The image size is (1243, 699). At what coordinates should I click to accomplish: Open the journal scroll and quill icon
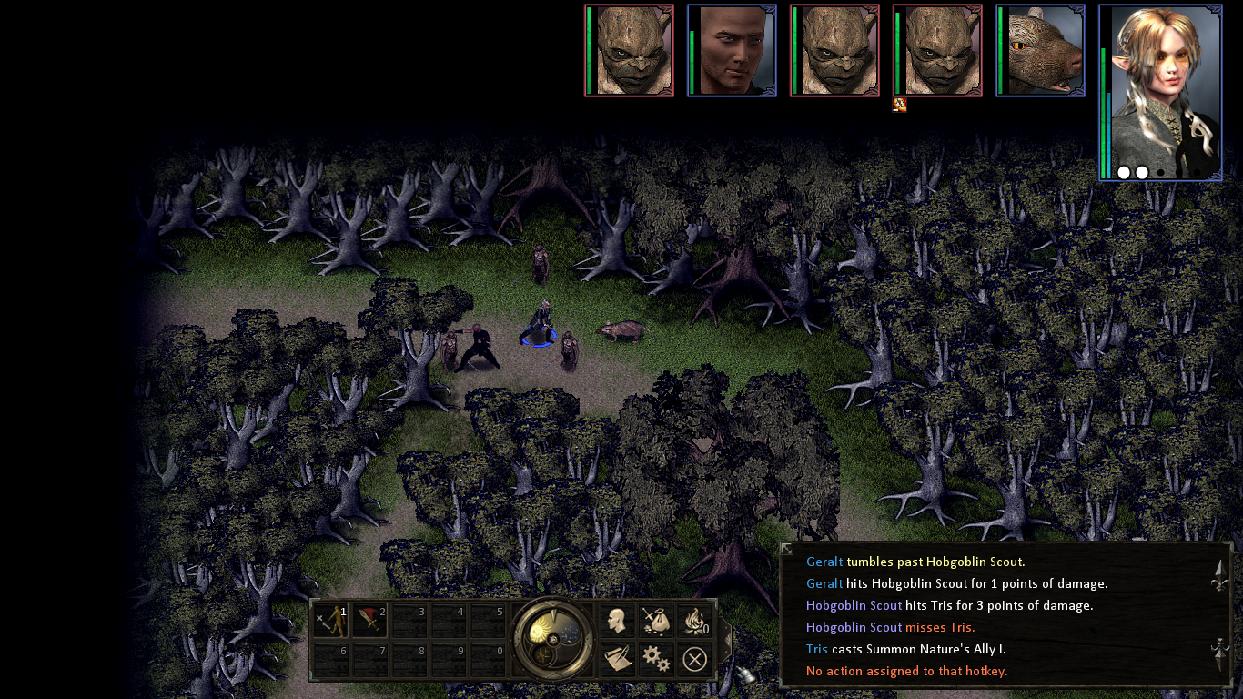click(617, 658)
